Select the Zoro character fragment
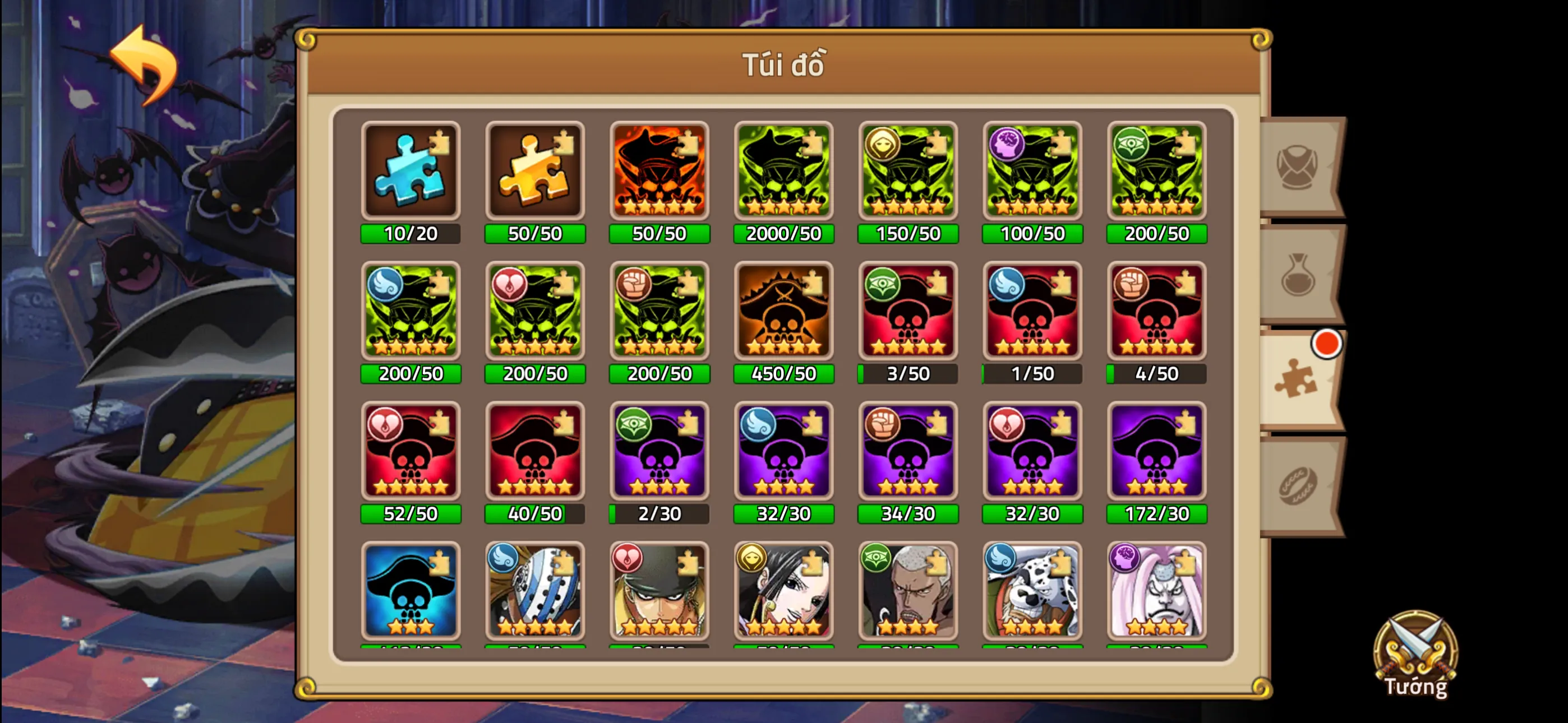 [x=659, y=590]
